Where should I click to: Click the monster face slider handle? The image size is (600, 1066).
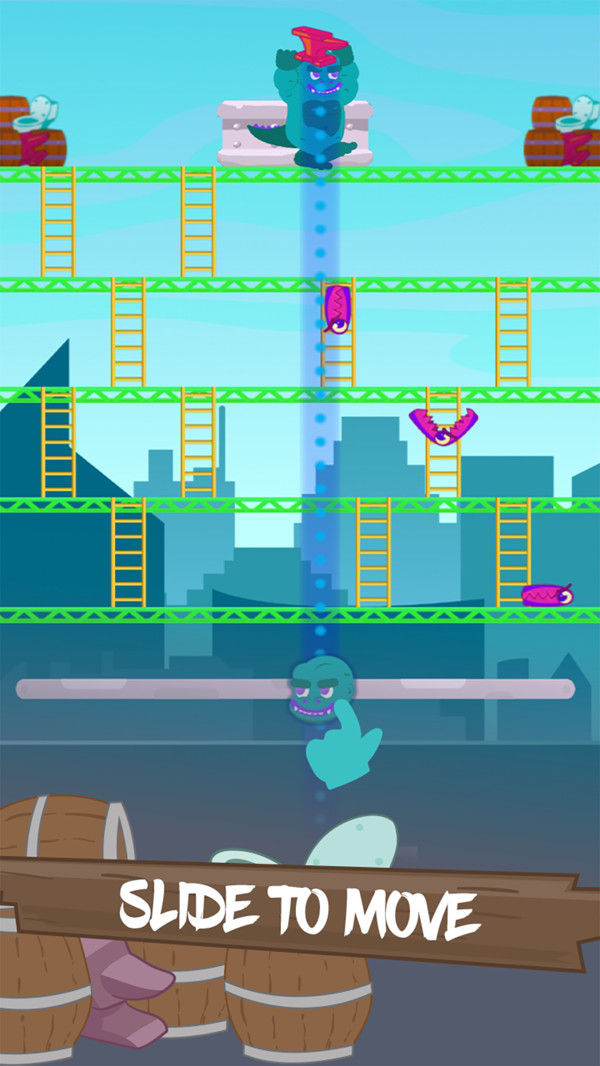click(318, 688)
